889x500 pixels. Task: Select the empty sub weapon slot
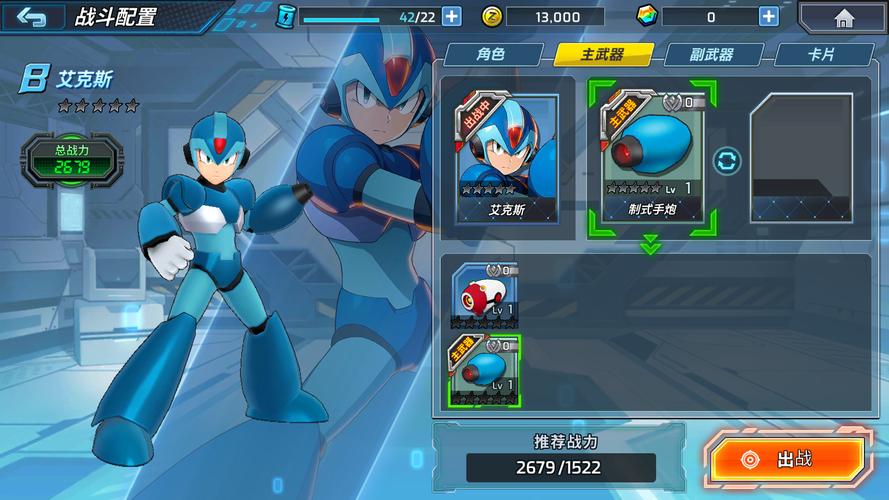pos(801,158)
